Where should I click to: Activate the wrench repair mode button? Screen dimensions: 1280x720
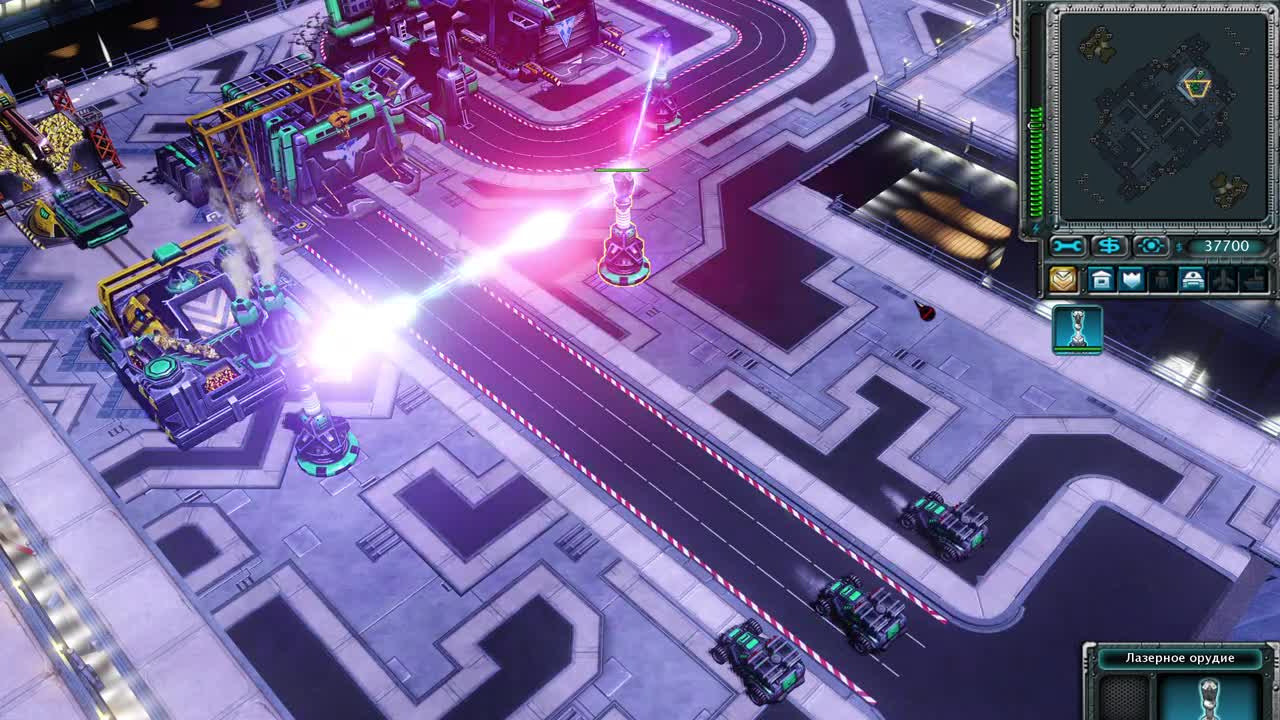click(x=1067, y=246)
